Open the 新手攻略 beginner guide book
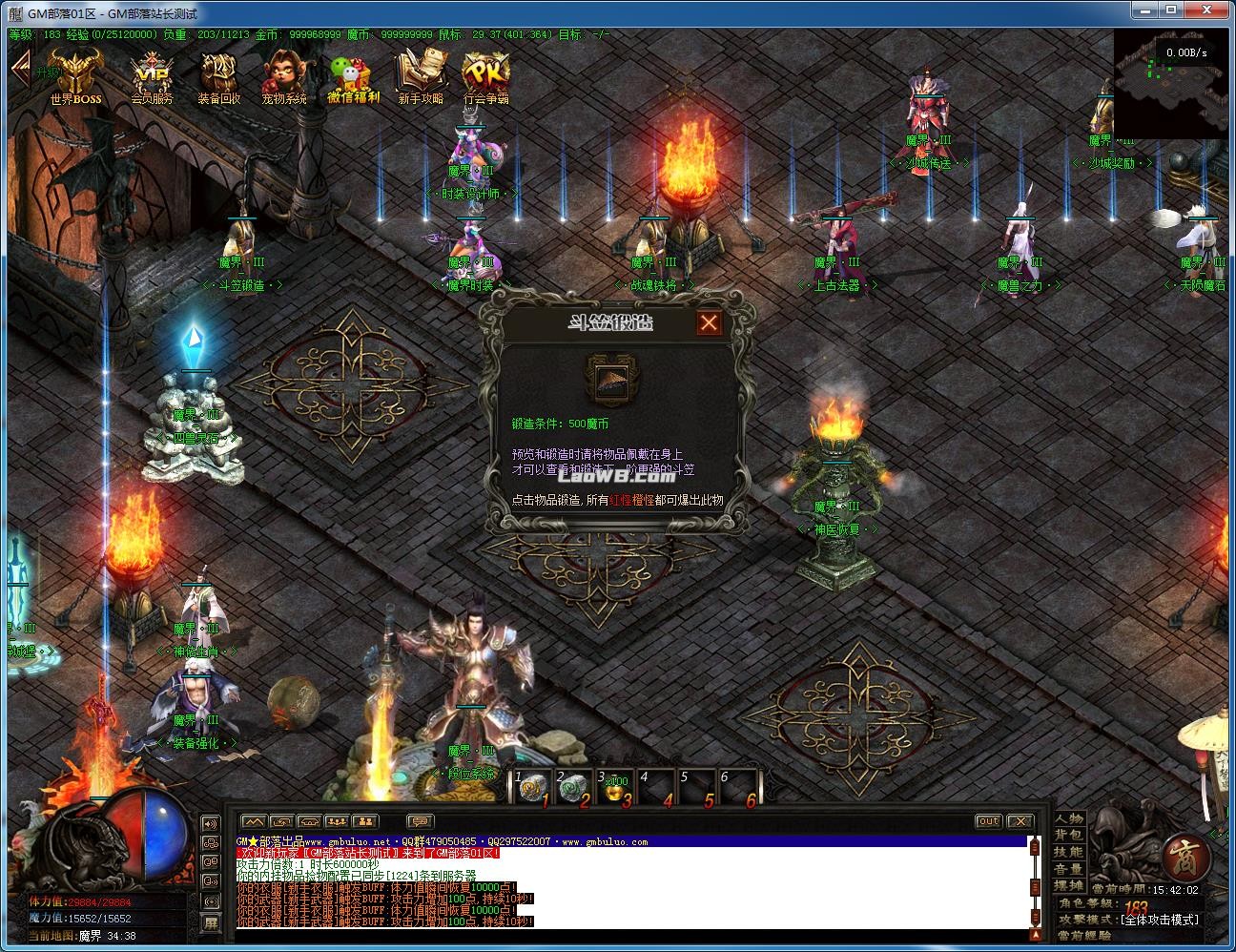 tap(420, 76)
